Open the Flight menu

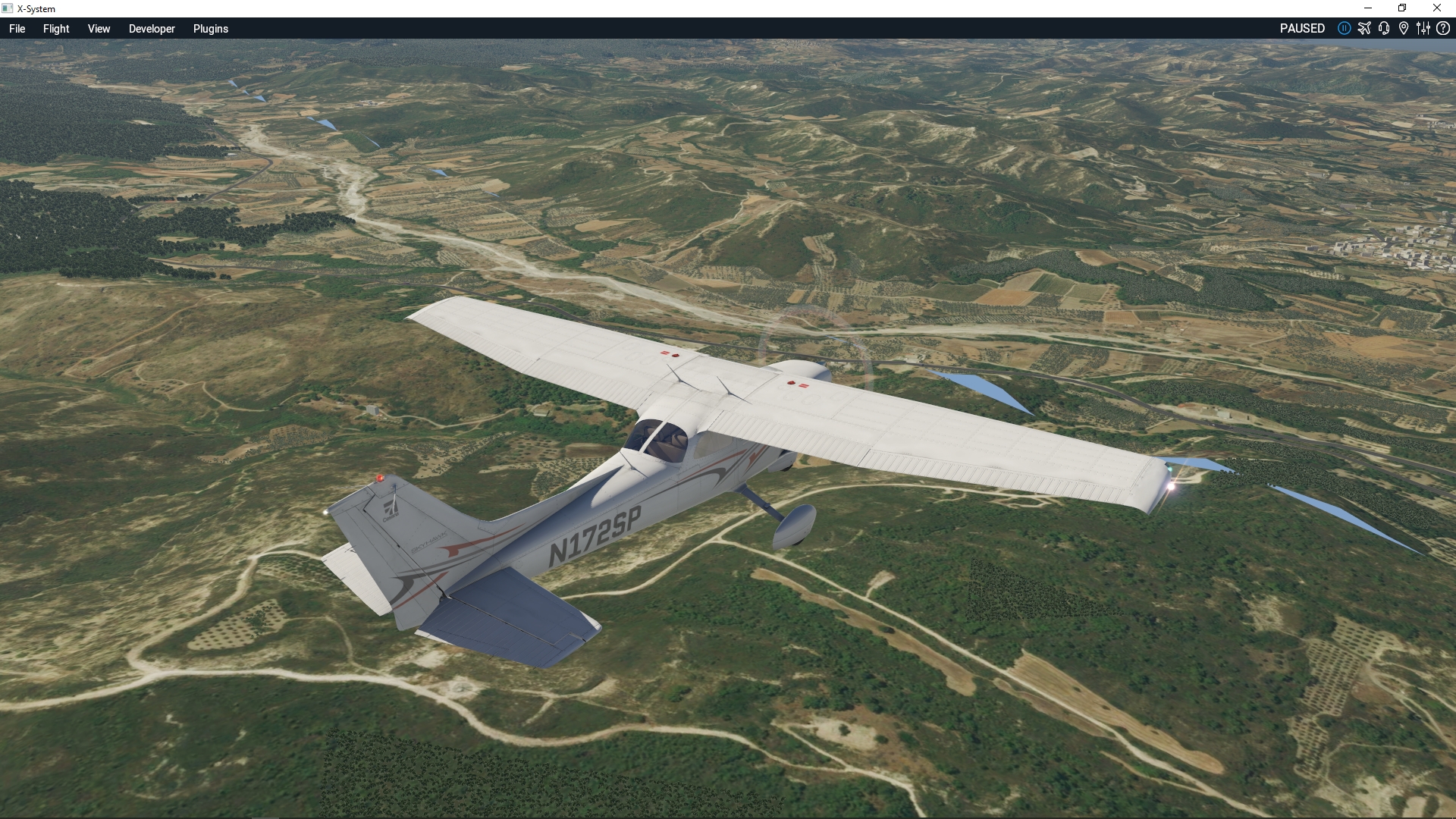(x=56, y=29)
